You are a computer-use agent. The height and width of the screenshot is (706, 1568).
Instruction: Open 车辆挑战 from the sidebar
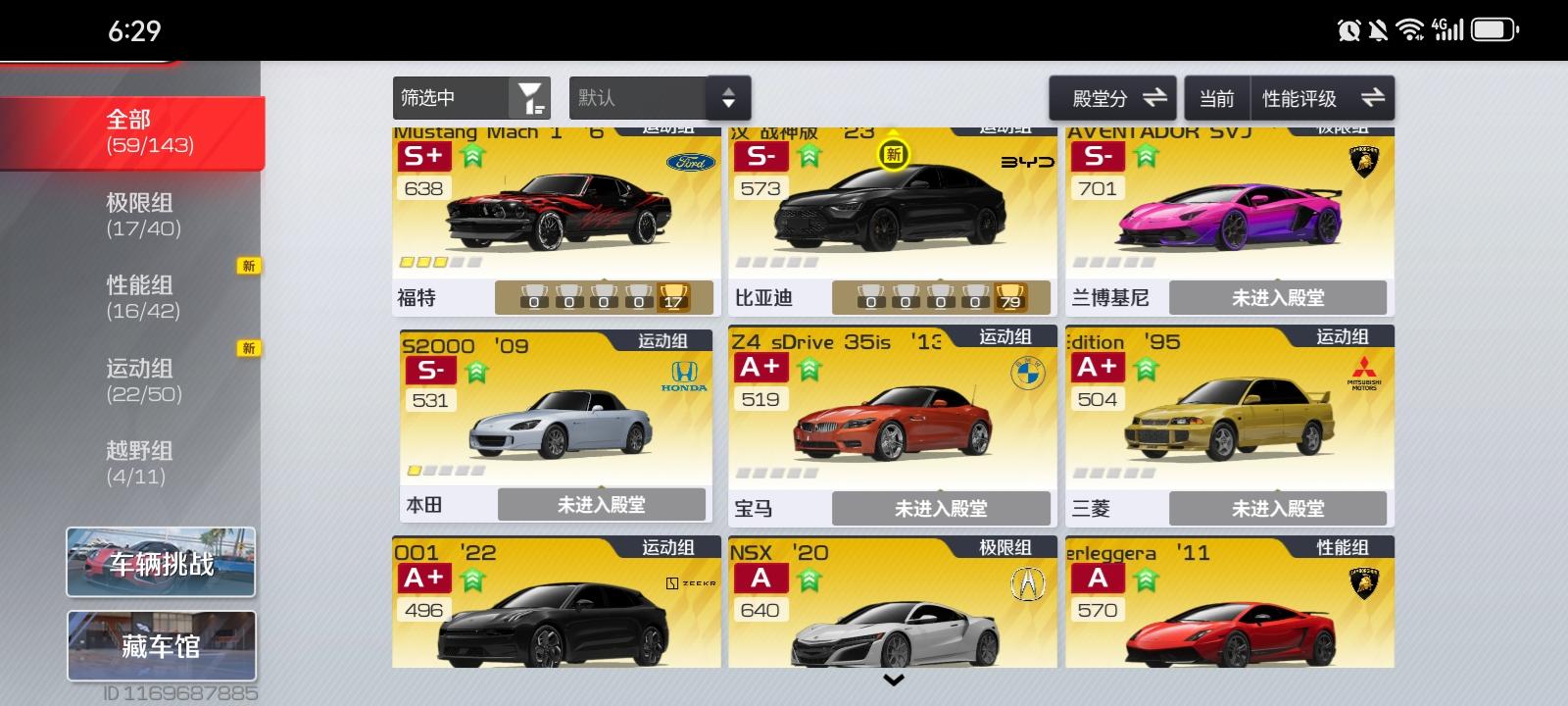(x=160, y=562)
